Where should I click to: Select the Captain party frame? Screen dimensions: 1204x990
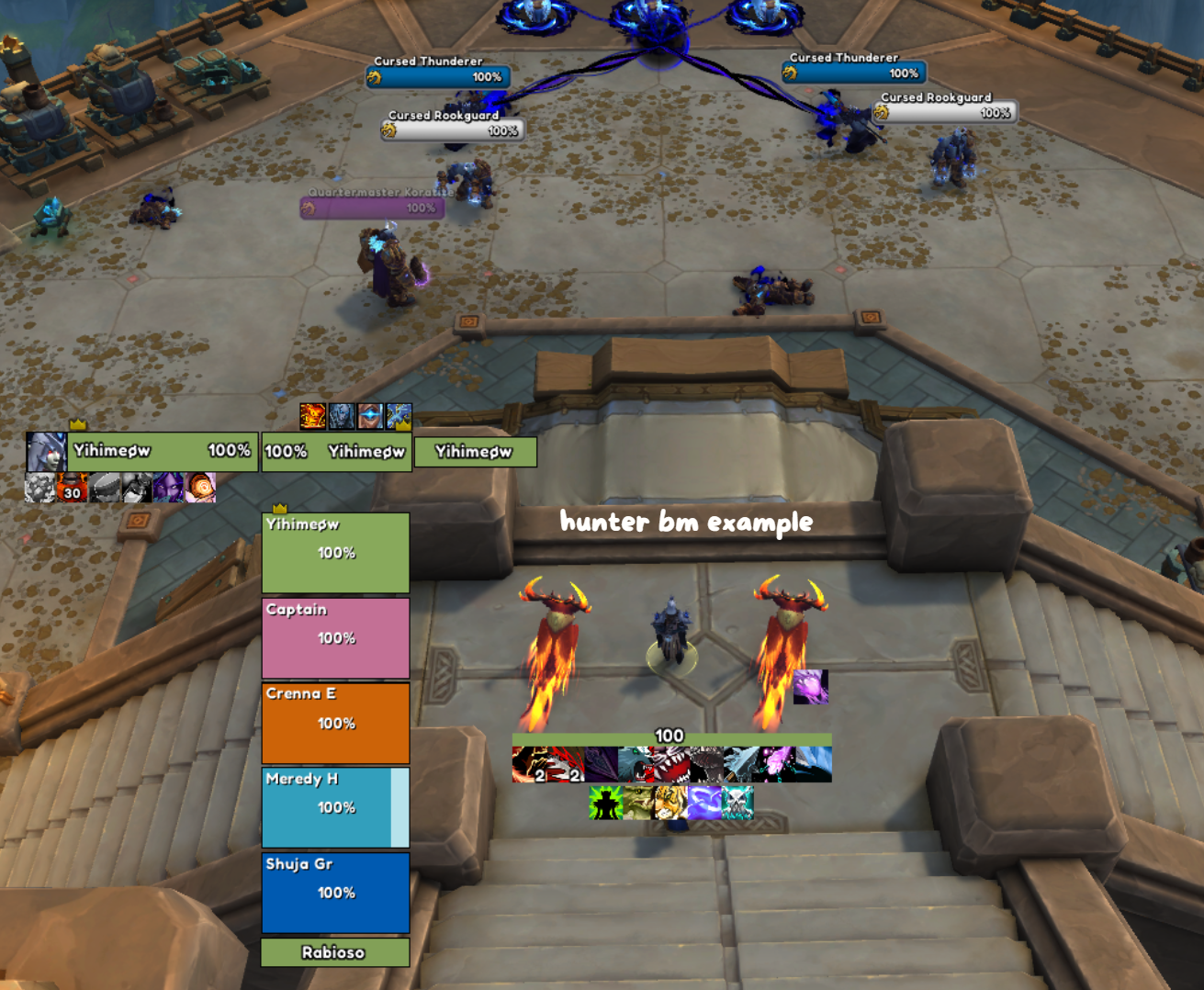tap(335, 638)
